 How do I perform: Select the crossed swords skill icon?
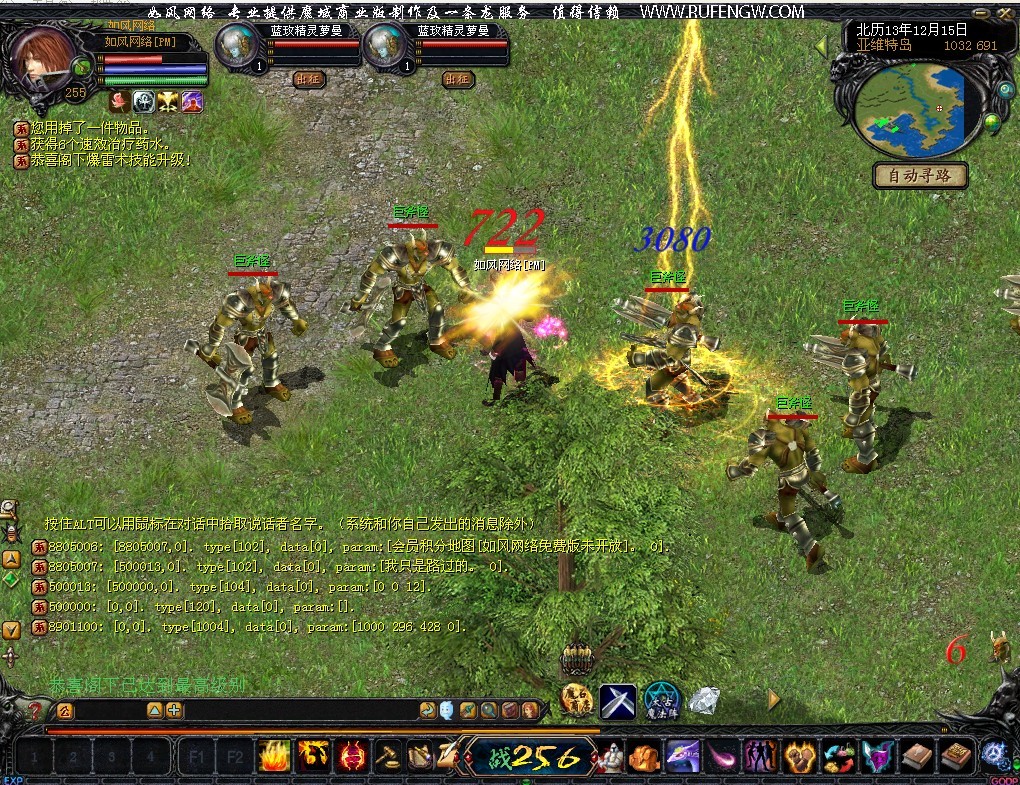618,702
